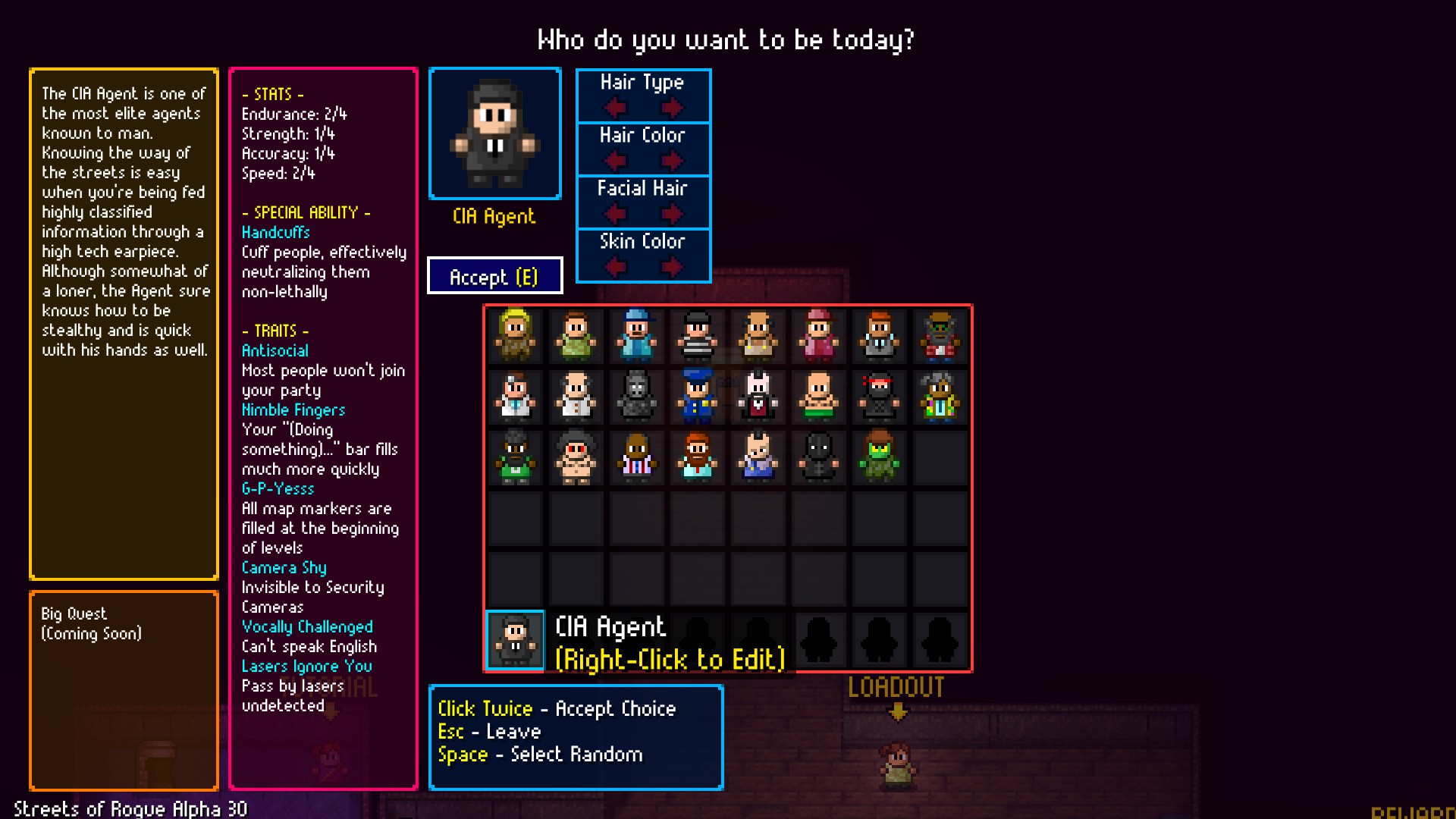Select the green zombie character
Viewport: 1456px width, 819px height.
point(880,459)
